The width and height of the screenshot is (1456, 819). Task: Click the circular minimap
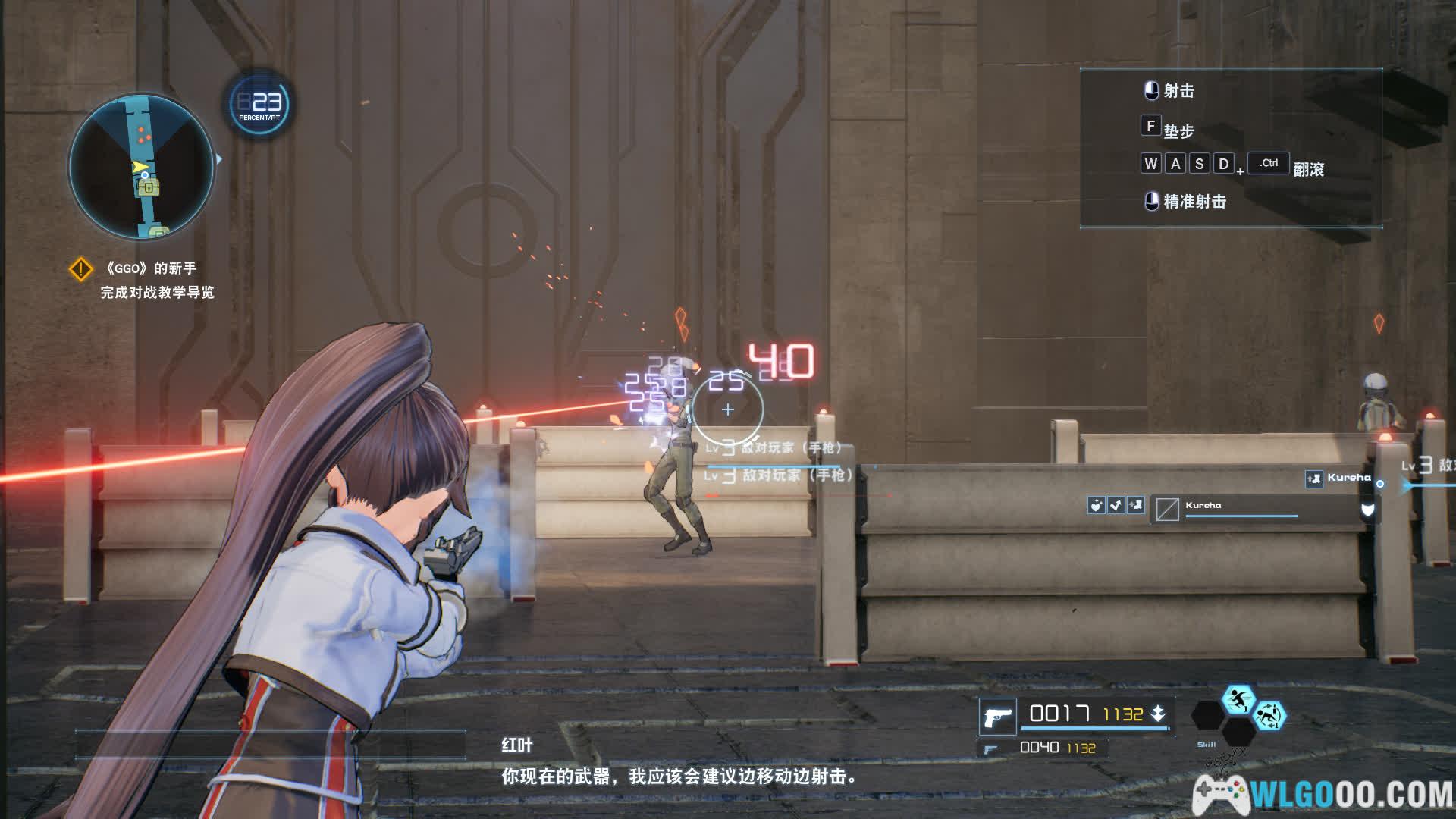click(141, 166)
